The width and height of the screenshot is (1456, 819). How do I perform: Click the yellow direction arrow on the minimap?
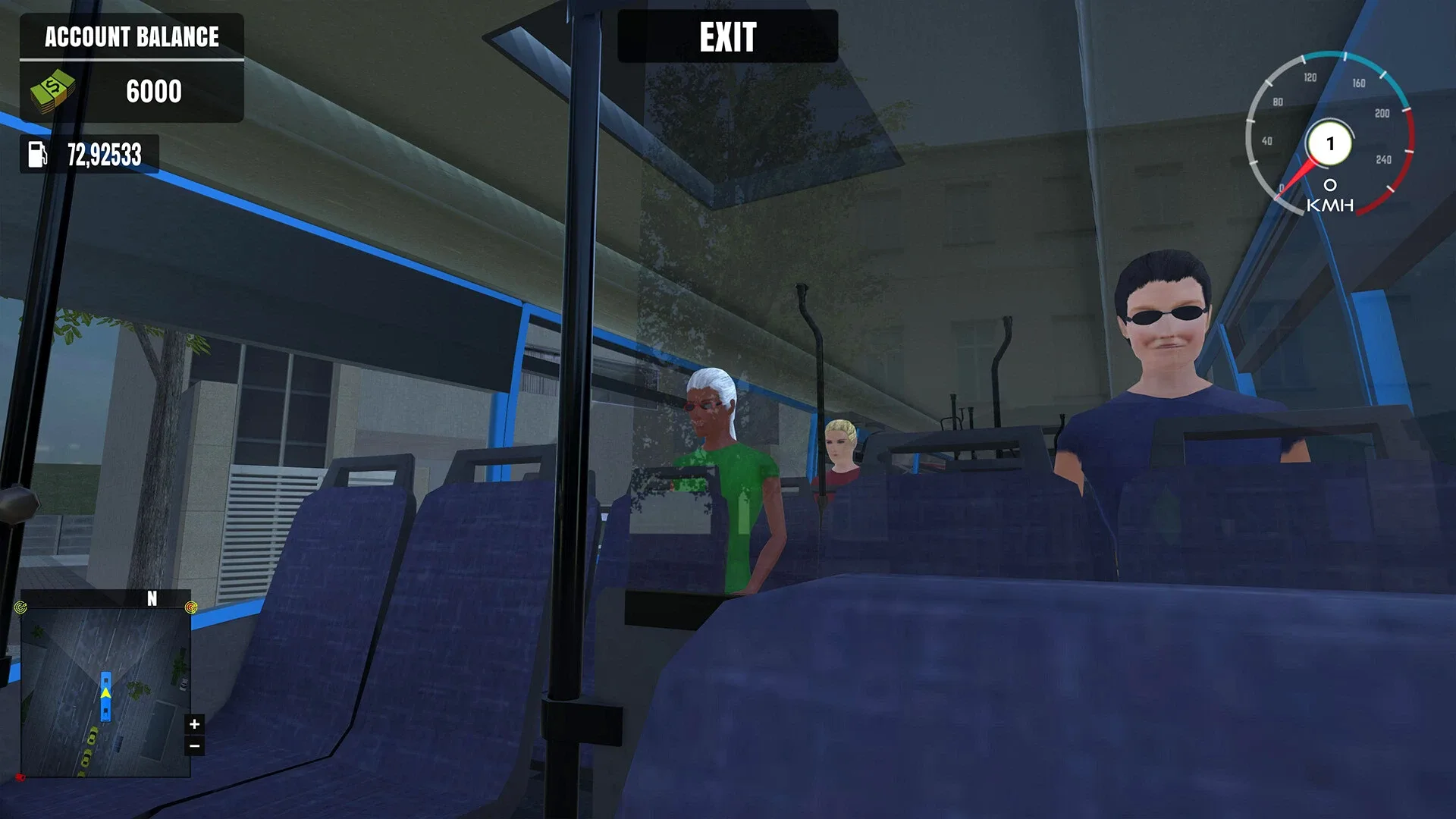[106, 692]
